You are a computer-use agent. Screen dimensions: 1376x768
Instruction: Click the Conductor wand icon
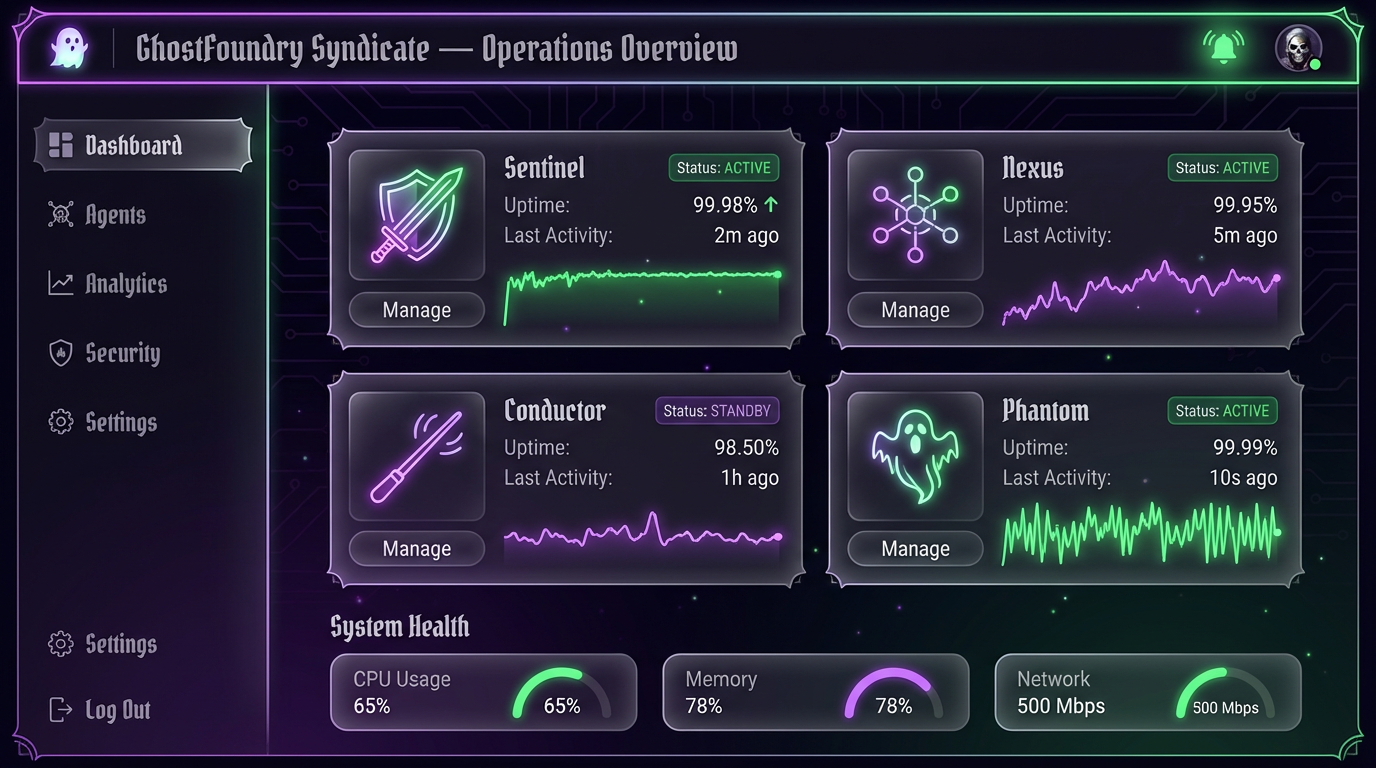click(416, 456)
